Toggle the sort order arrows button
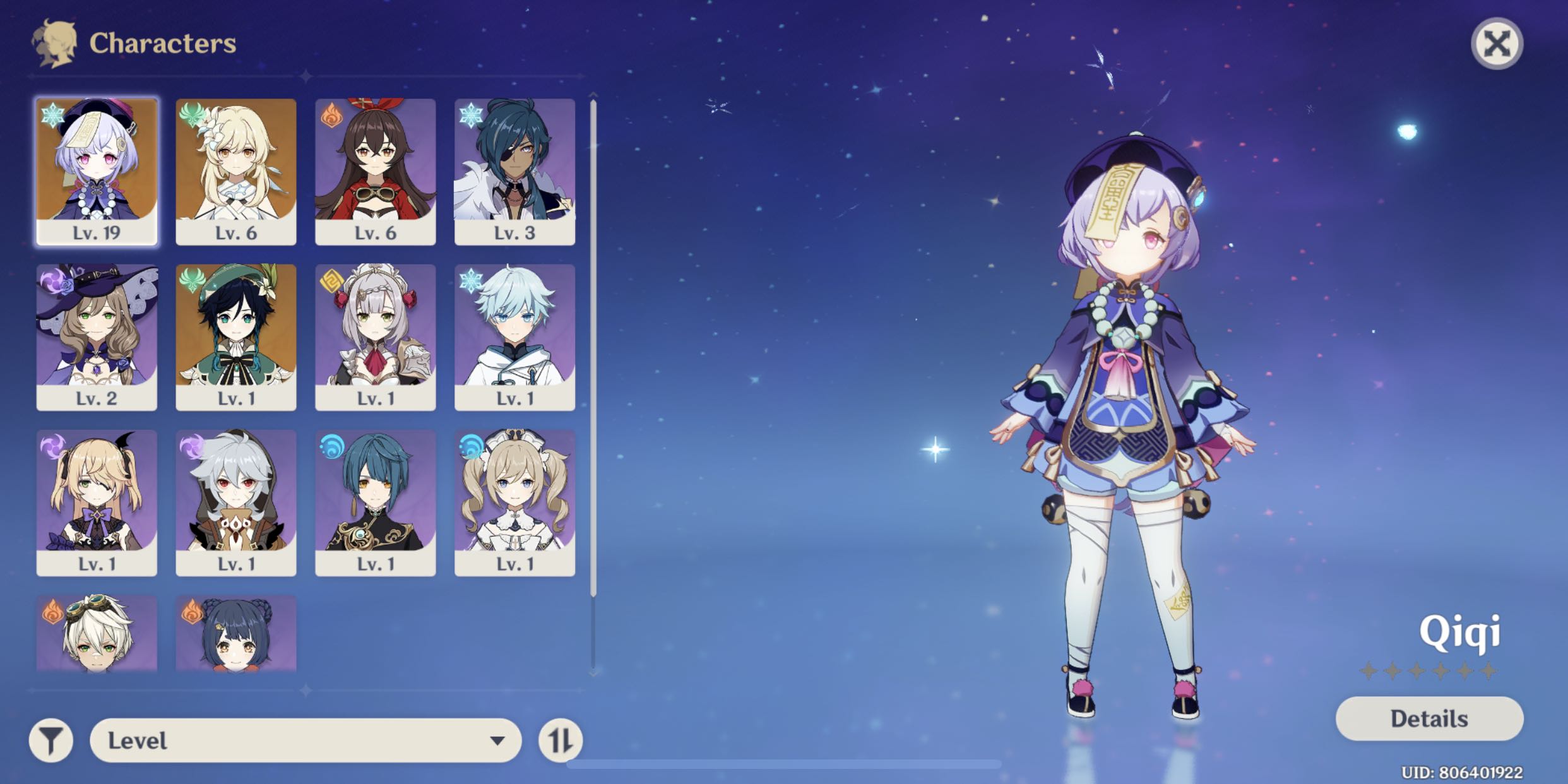The image size is (1568, 784). click(561, 740)
